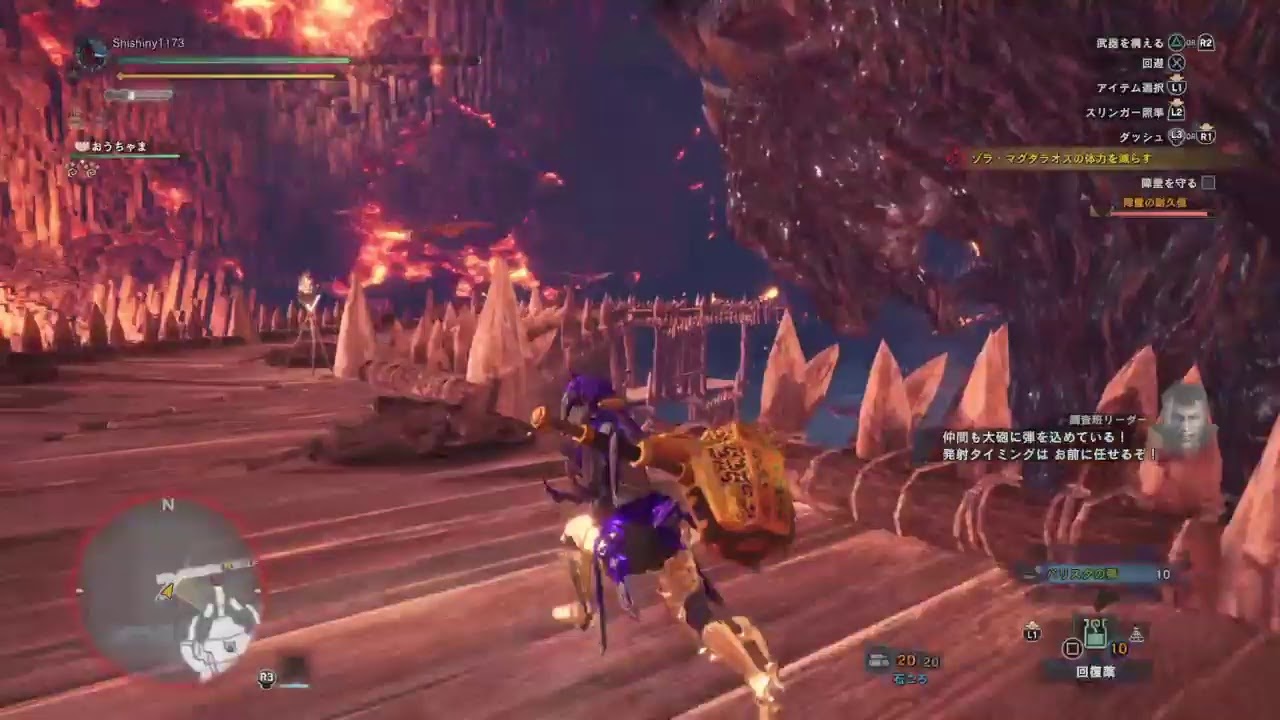Click the slinger 石ころ ammo icon
Viewport: 1280px width, 720px height.
(881, 660)
